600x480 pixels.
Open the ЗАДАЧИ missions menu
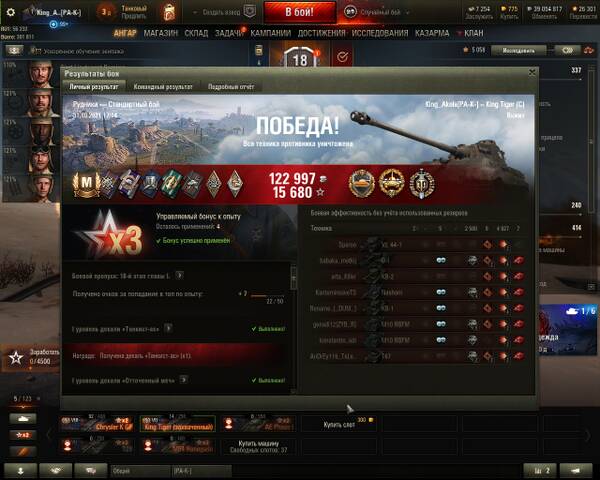tap(229, 33)
